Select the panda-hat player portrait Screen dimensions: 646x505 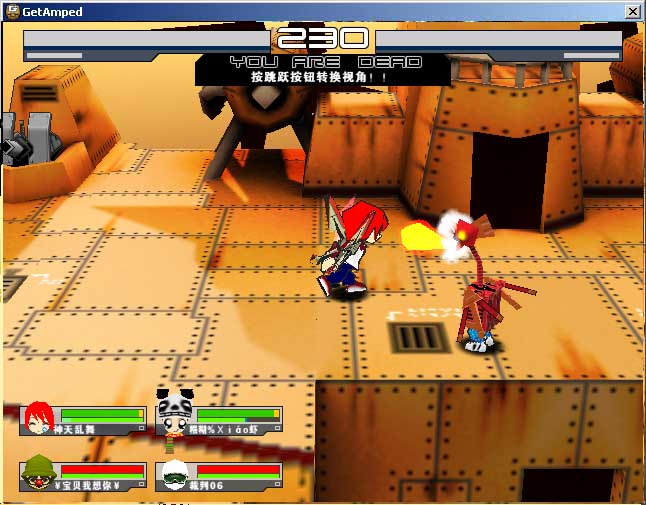173,410
